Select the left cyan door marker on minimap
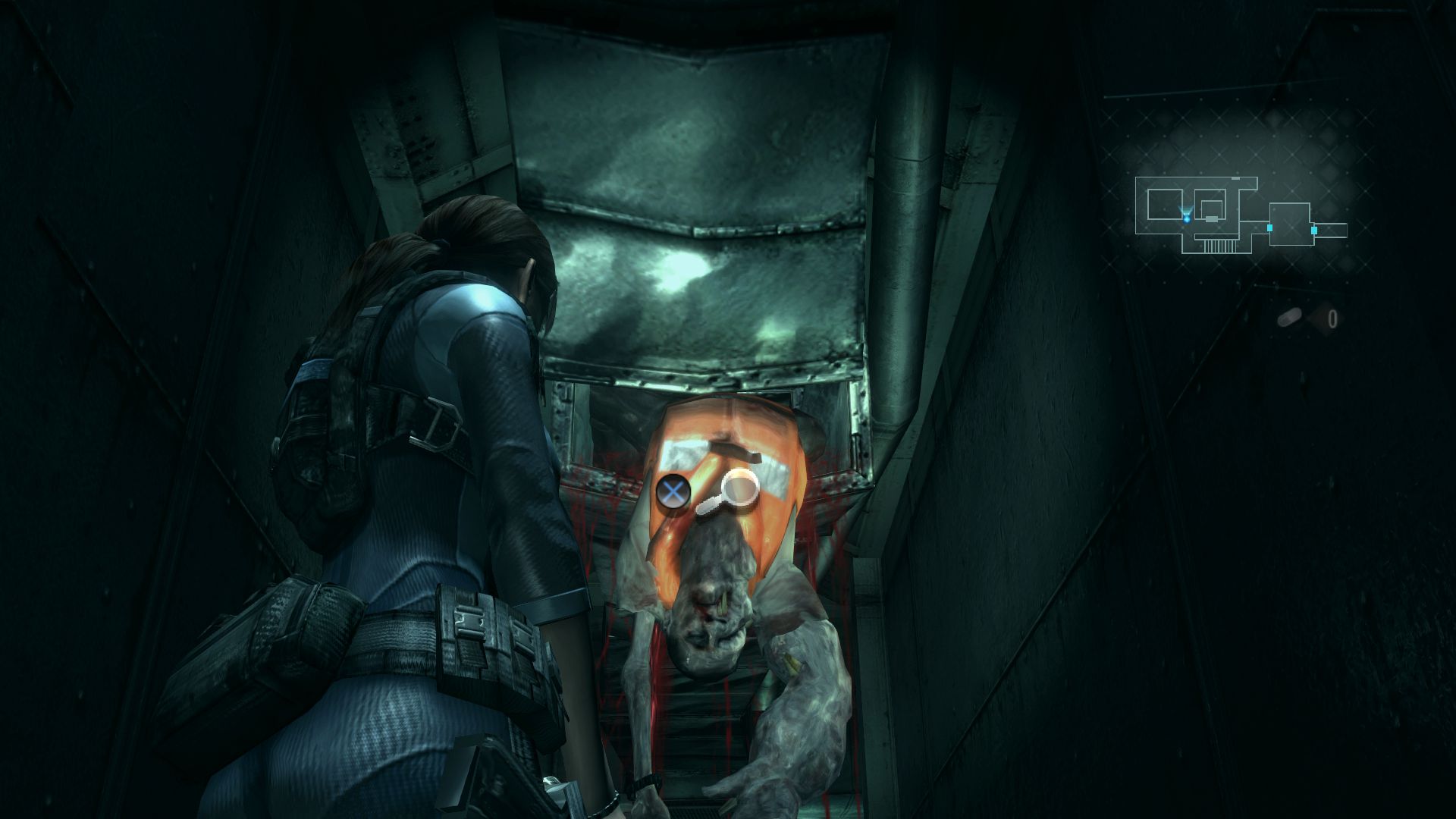This screenshot has width=1456, height=819. coord(1269,228)
